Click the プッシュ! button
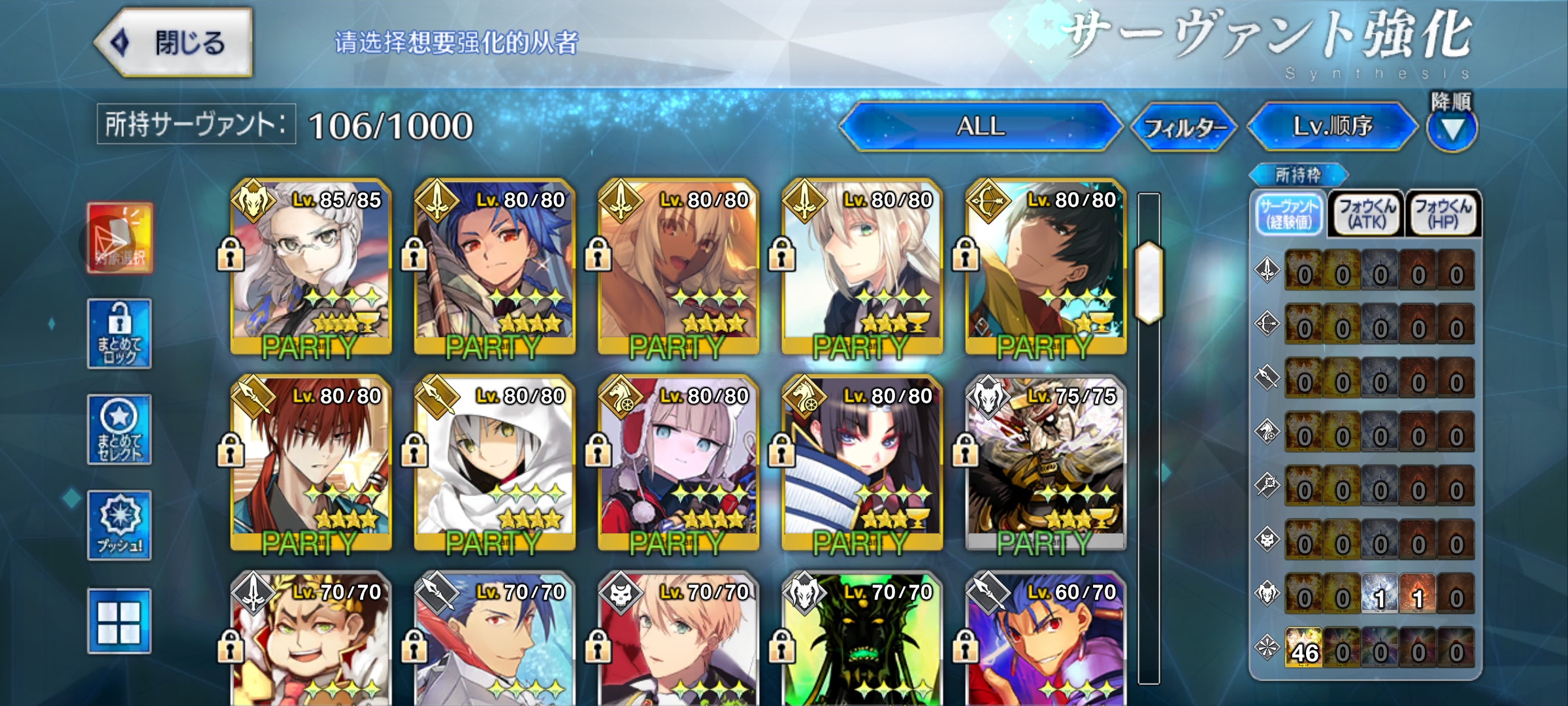 (x=120, y=526)
